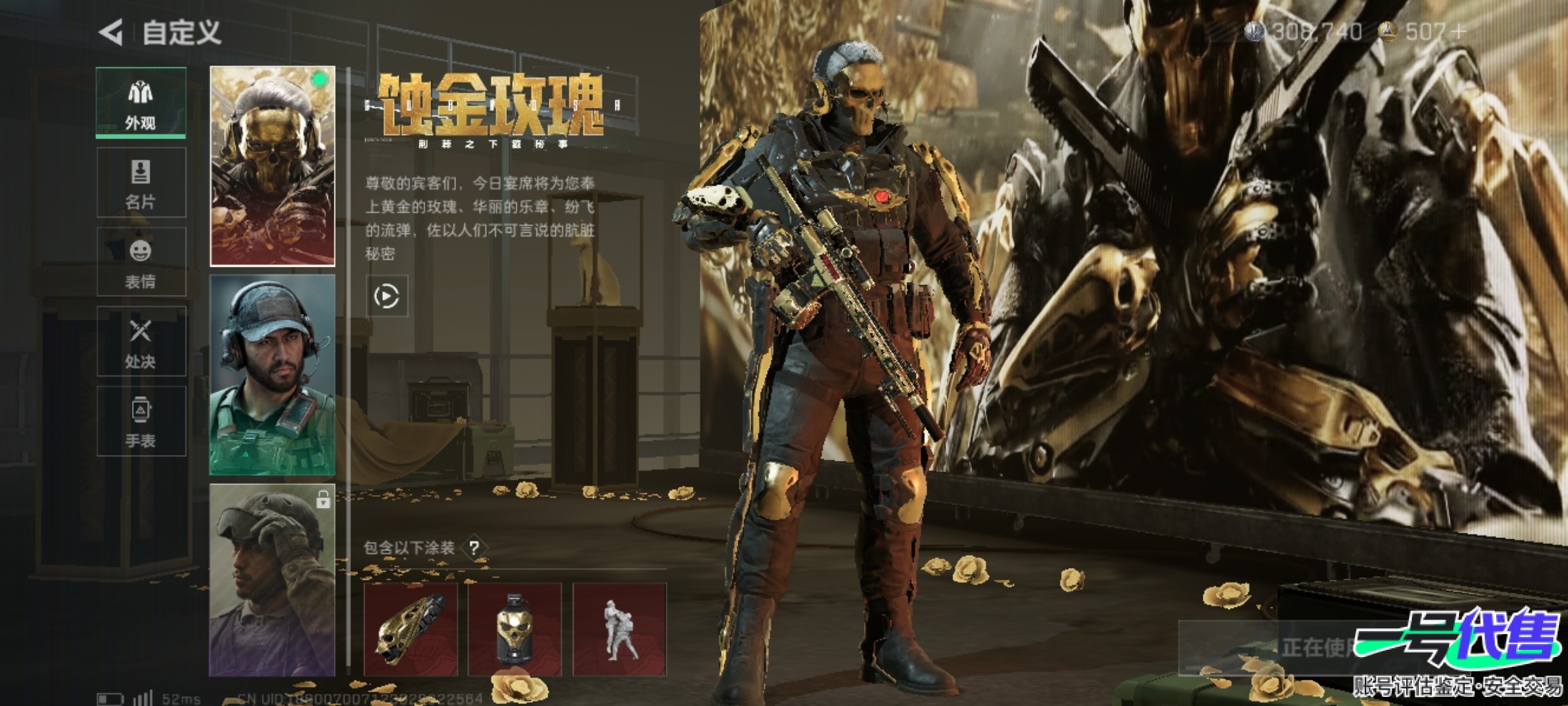
Task: Show help for 包含以下涂装 question mark
Action: 475,548
